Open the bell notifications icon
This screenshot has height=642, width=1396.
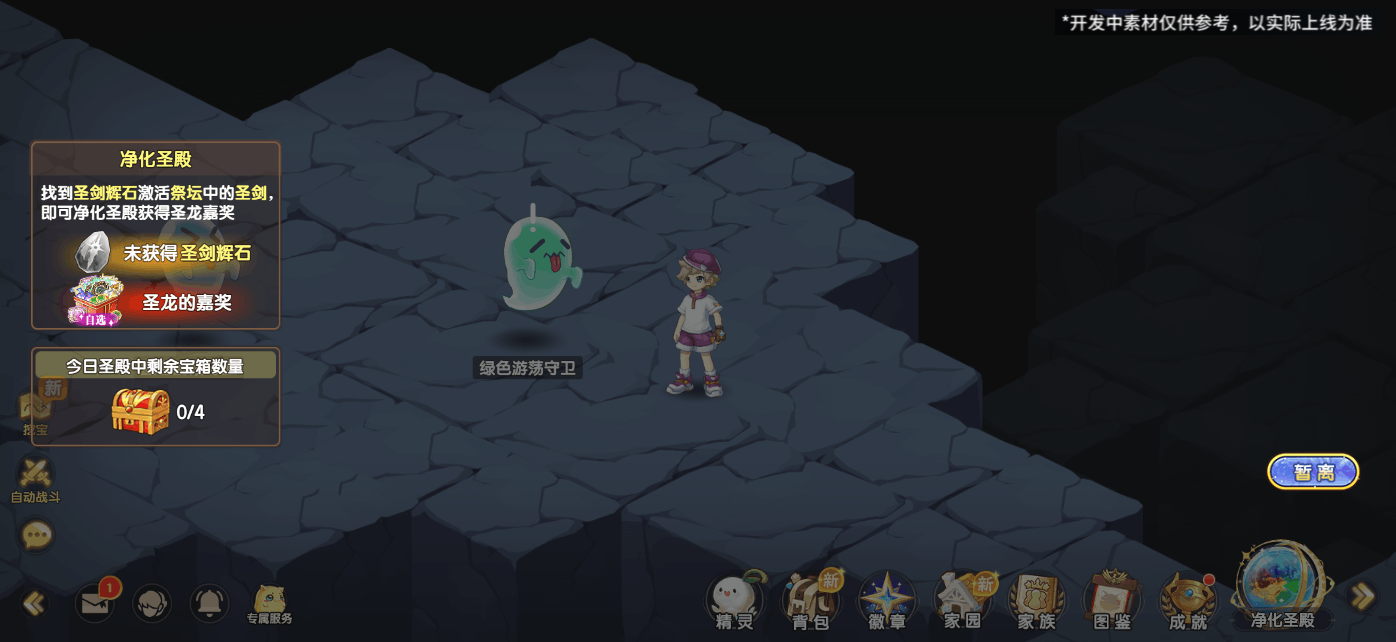[x=209, y=603]
